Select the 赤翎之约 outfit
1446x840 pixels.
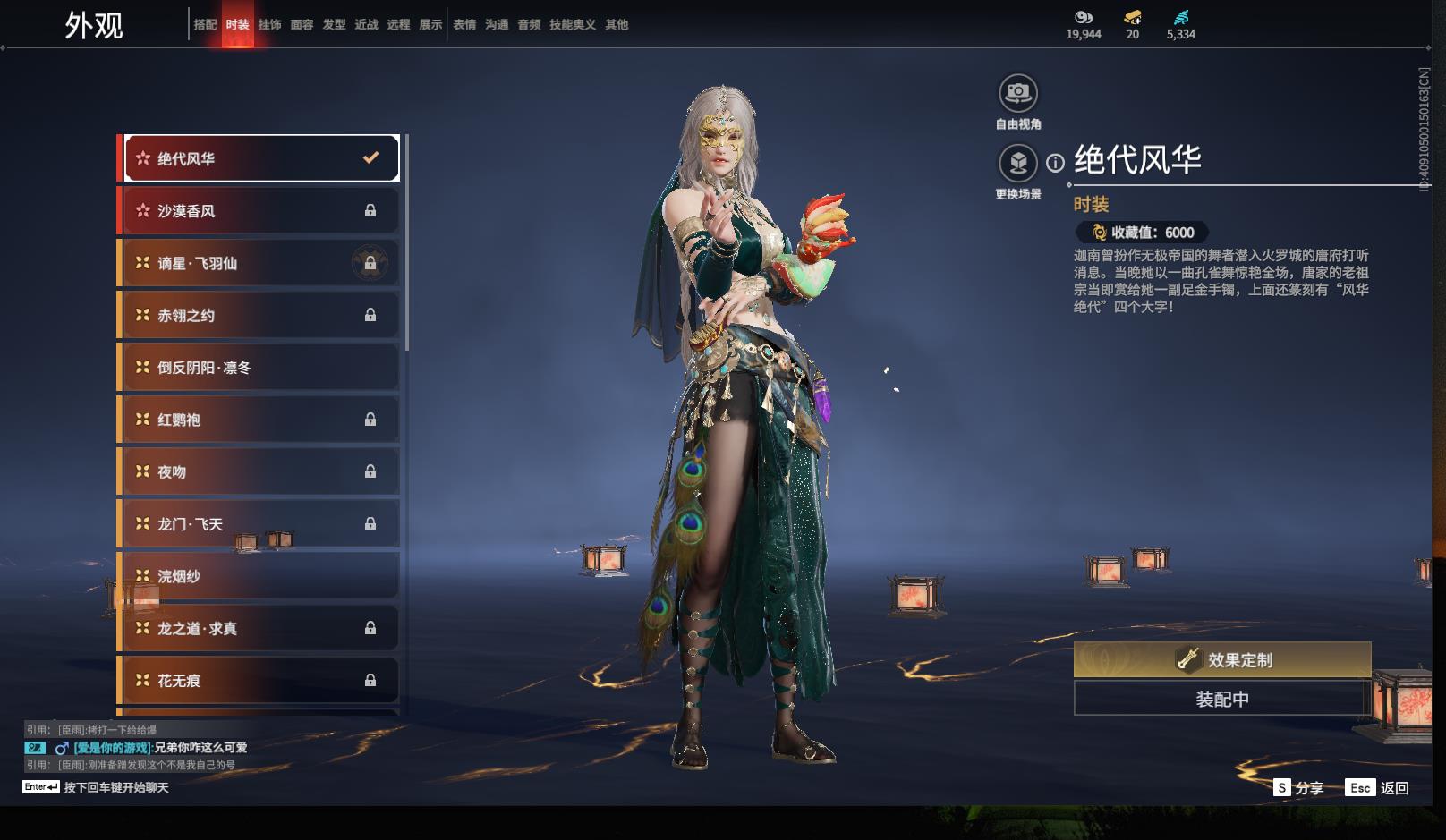click(x=259, y=315)
